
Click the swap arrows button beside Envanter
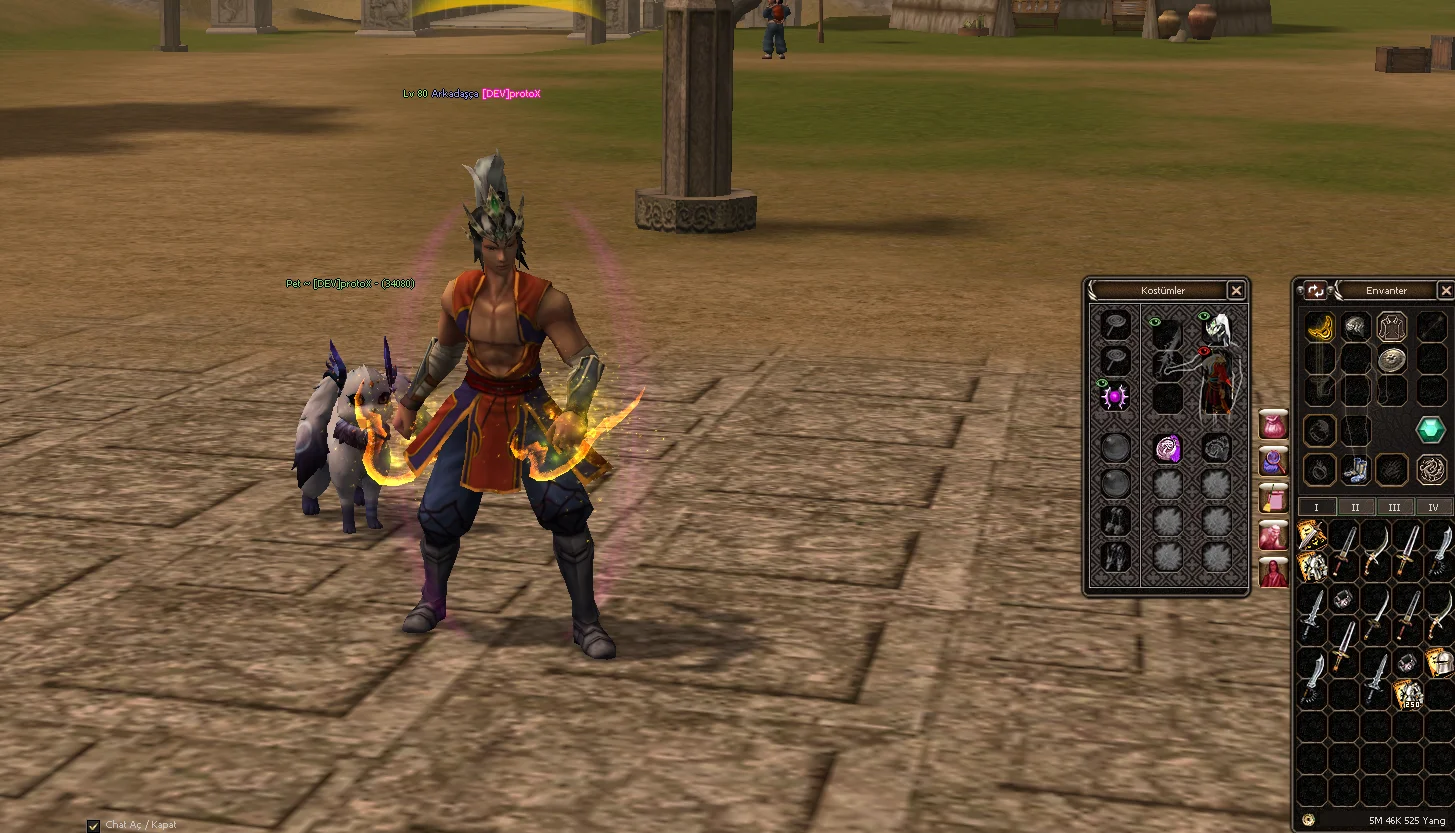click(x=1316, y=290)
